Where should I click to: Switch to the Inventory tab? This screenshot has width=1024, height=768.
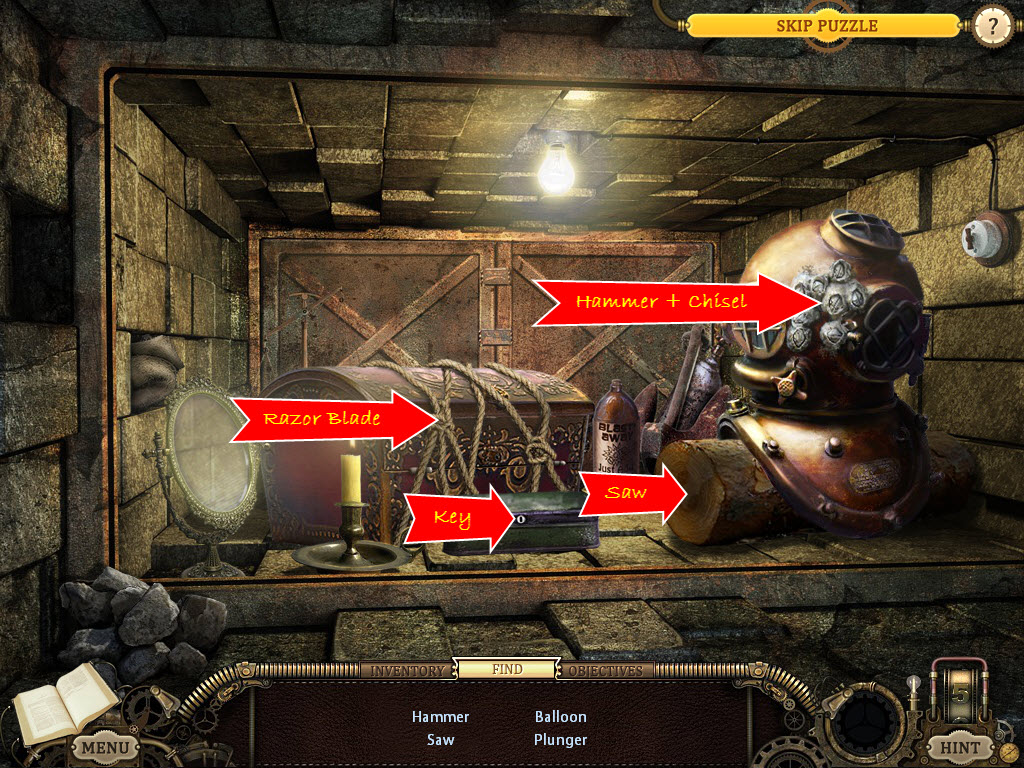407,670
